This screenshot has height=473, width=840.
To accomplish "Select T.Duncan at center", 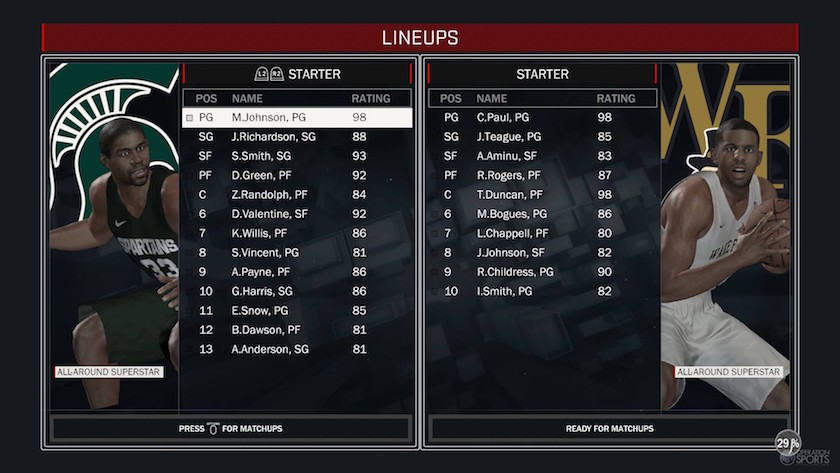I will point(542,195).
